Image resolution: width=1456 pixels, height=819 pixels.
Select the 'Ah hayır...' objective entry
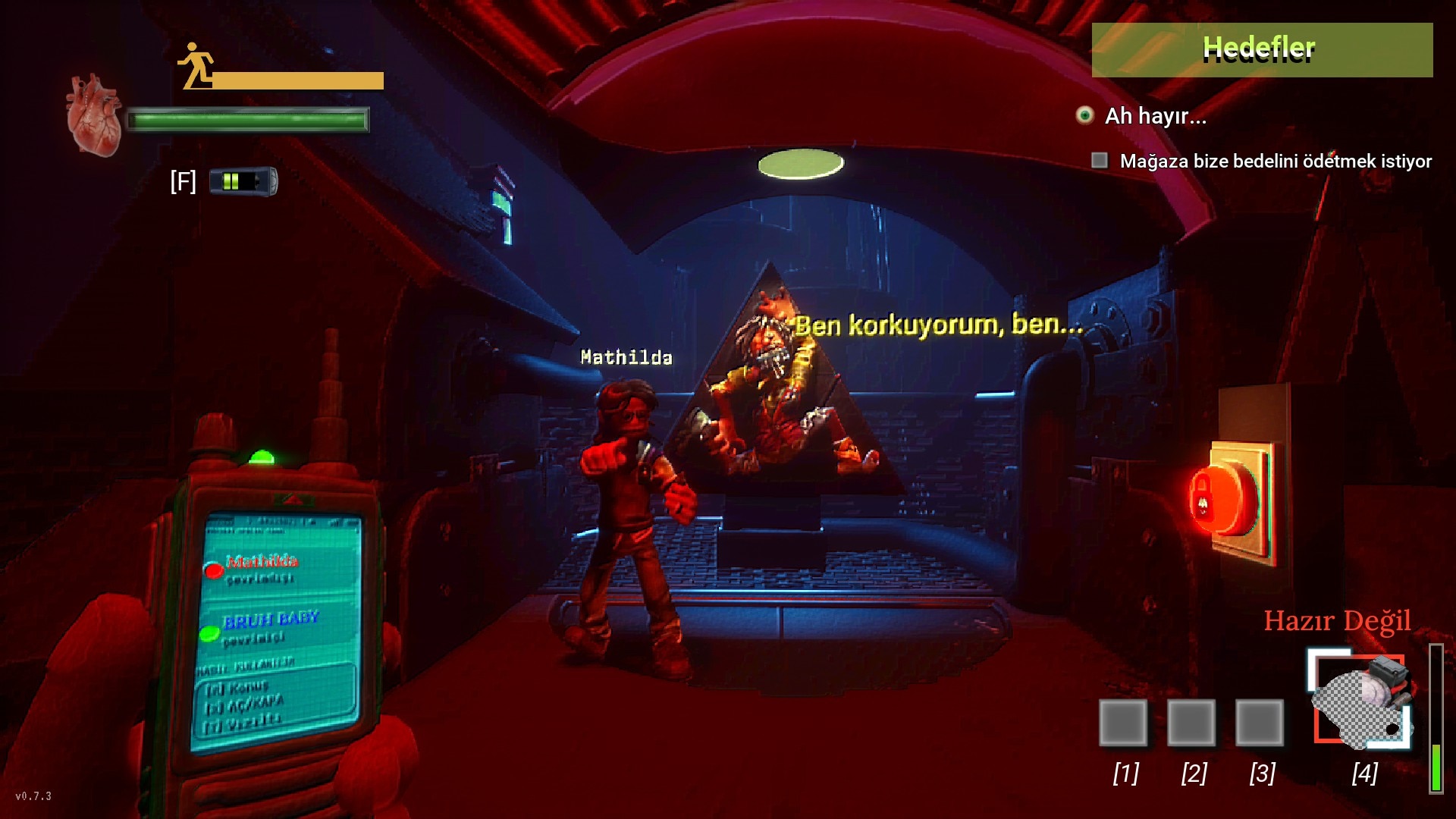point(1155,116)
